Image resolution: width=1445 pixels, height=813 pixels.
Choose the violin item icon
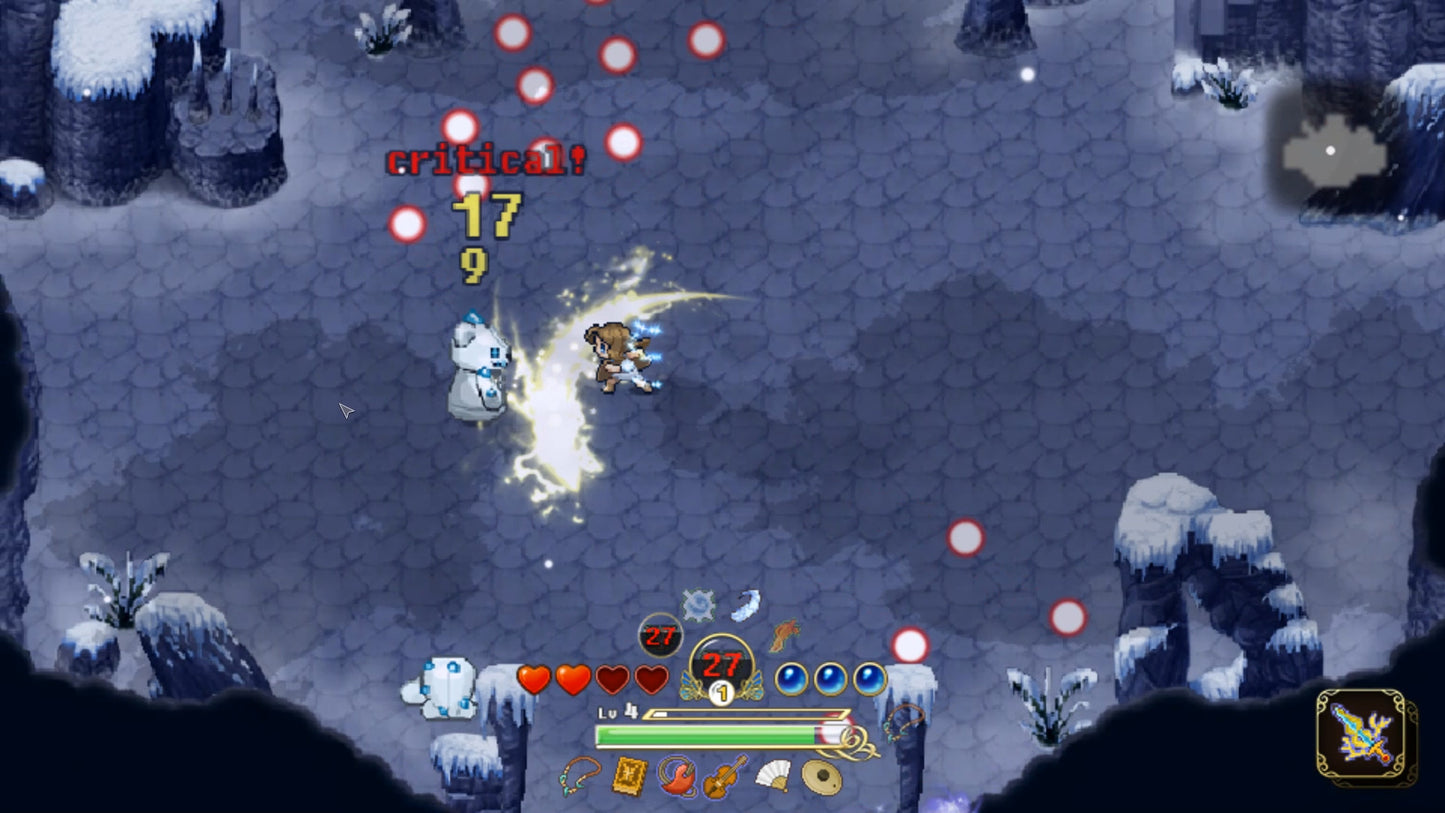724,775
